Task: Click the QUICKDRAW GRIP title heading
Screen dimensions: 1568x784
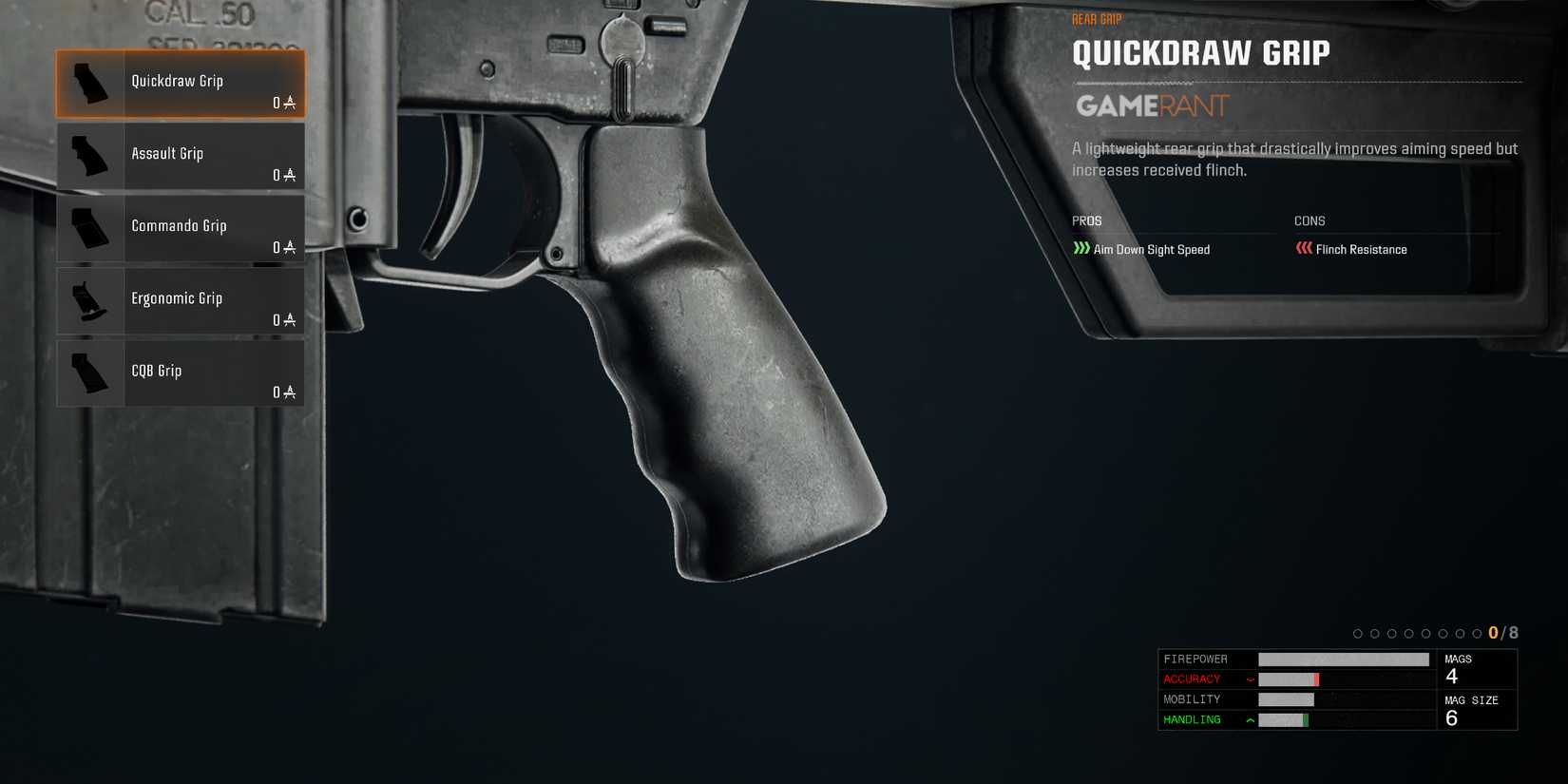Action: click(1200, 53)
